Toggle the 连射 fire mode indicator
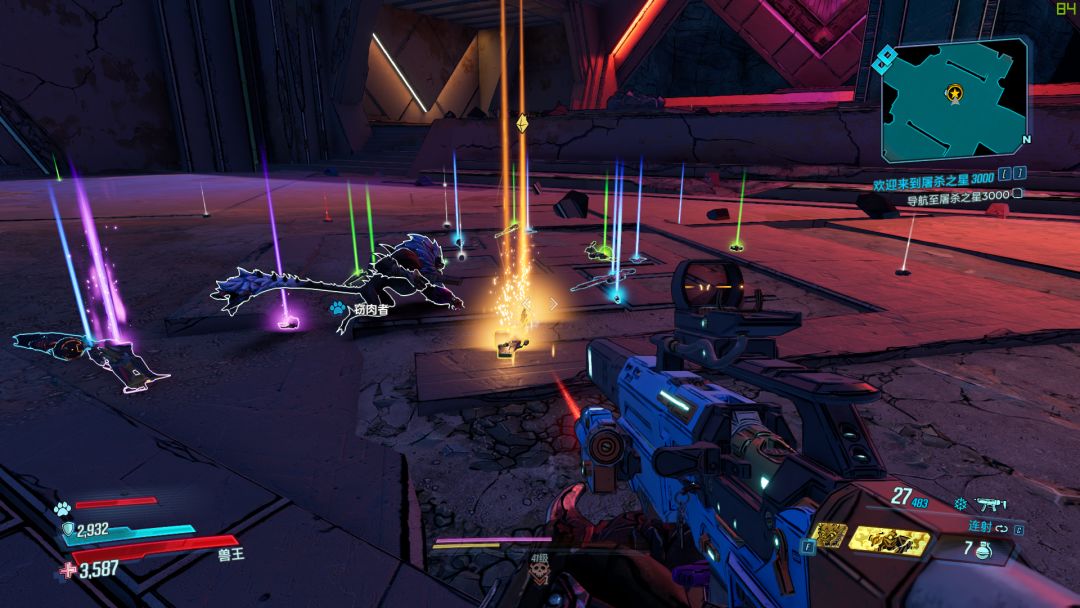1080x608 pixels. [x=969, y=525]
